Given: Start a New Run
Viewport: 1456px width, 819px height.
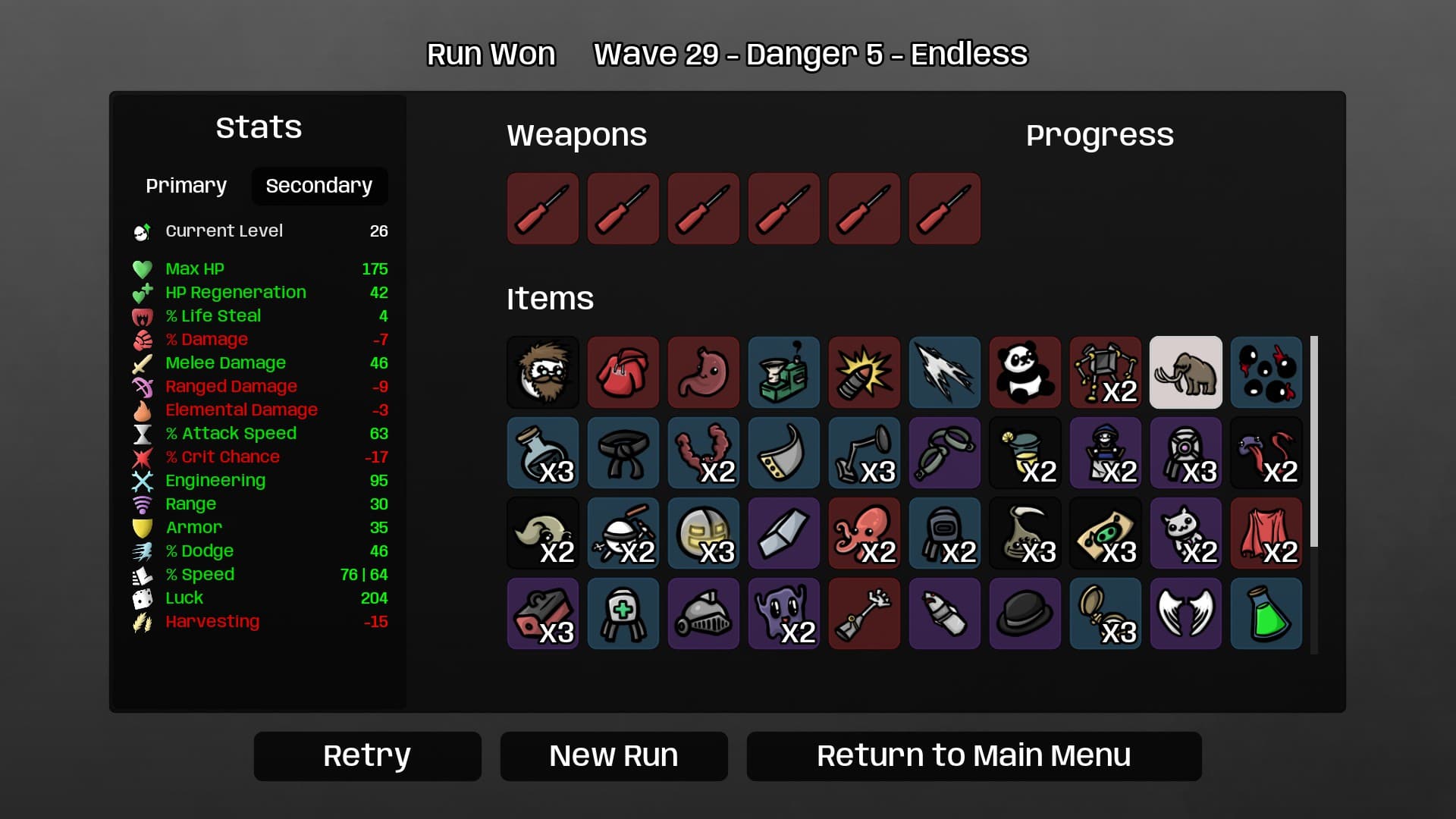Looking at the screenshot, I should [613, 756].
